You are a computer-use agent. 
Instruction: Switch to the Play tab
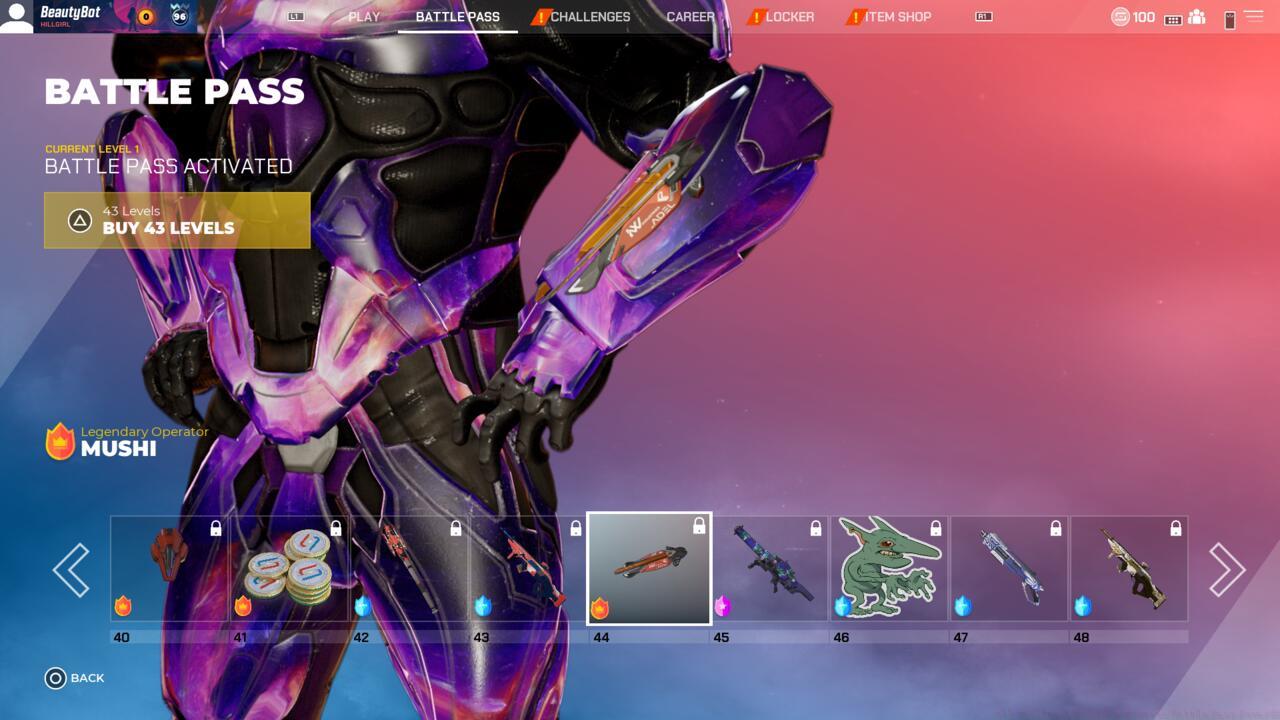(x=364, y=17)
